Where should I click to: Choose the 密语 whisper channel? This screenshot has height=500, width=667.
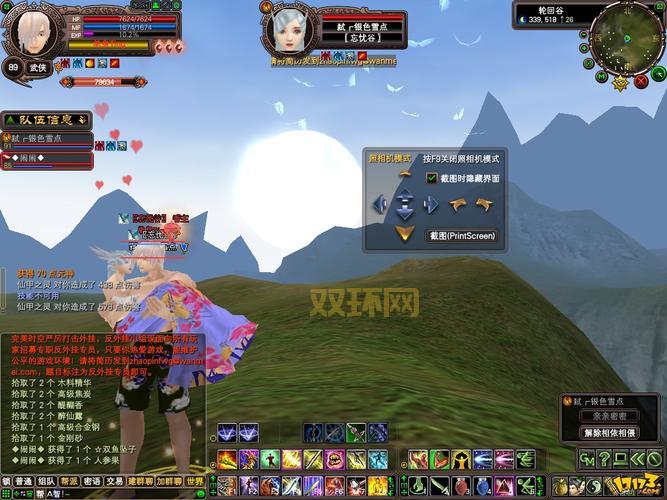pos(92,481)
